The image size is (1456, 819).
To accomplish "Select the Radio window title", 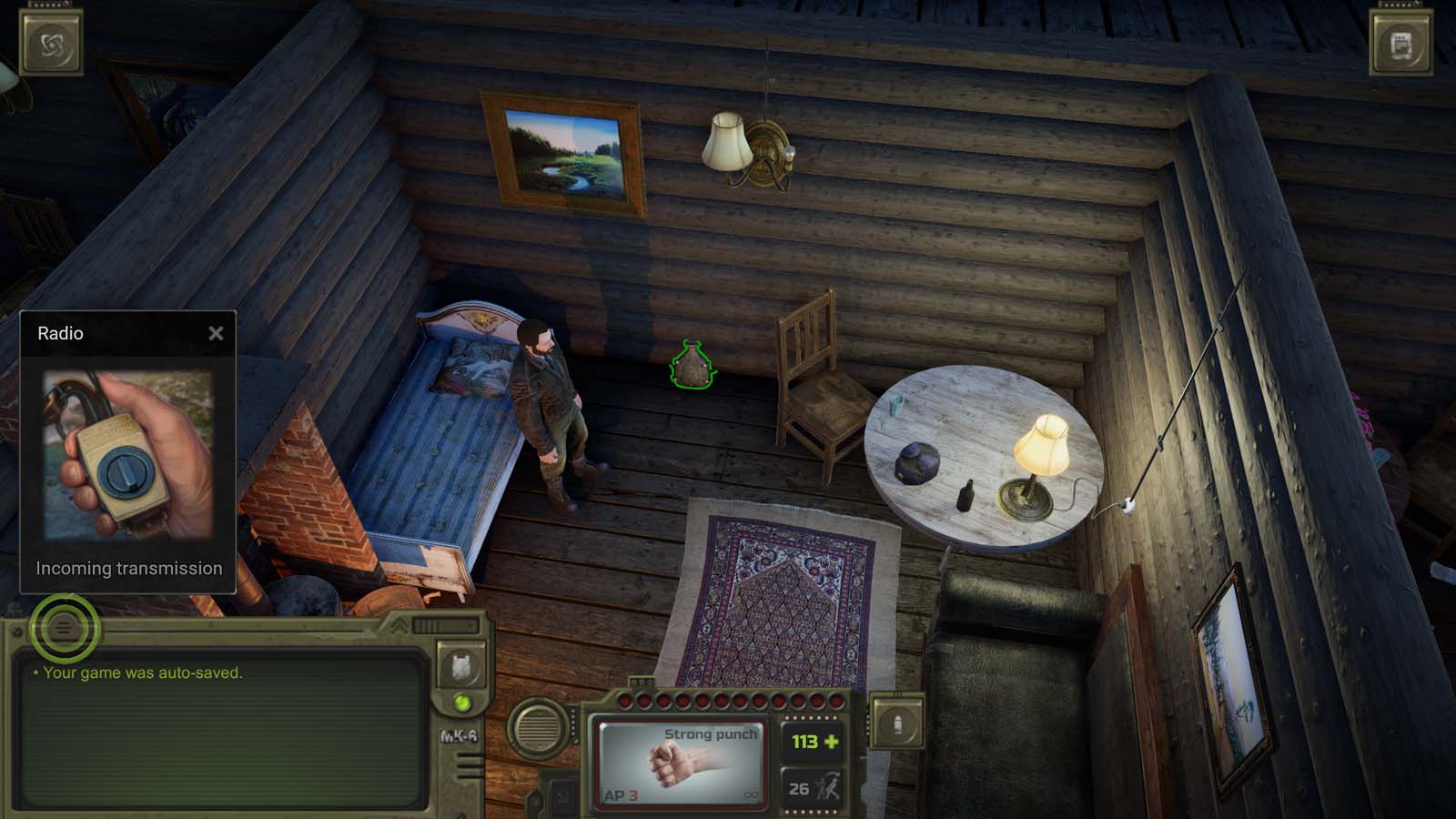I will [x=59, y=333].
